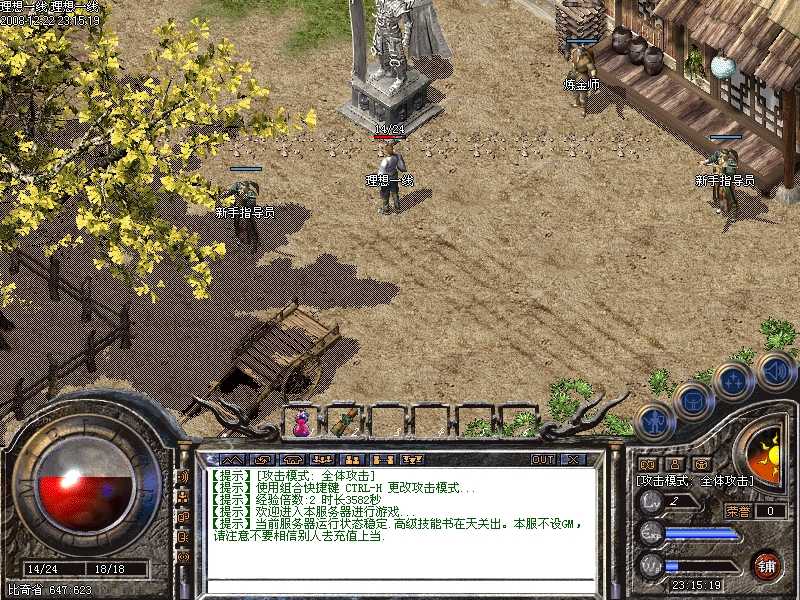Click the chat message input line
Viewport: 800px width, 600px height.
click(x=400, y=585)
